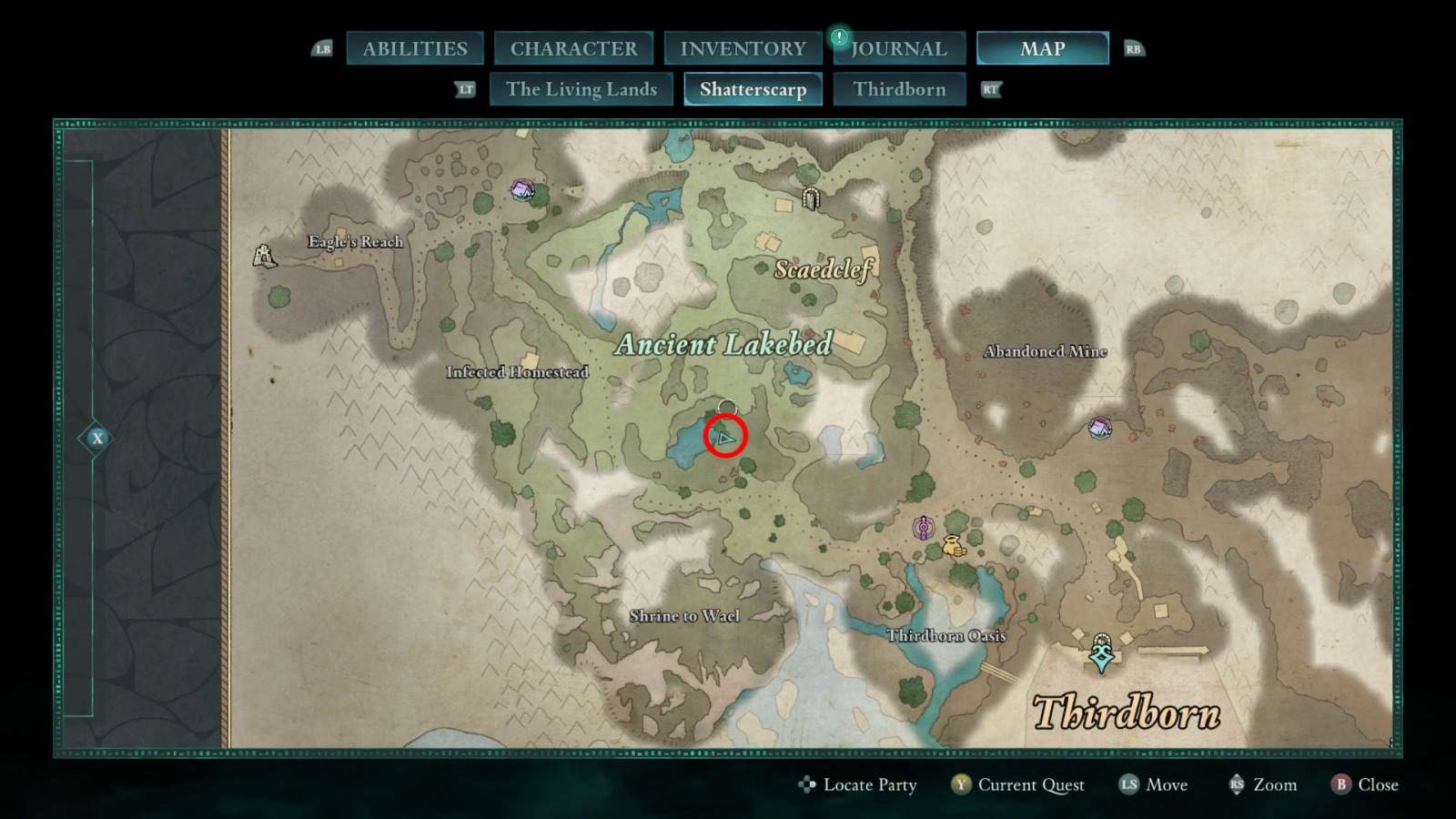Click the Zoom control in the bottom bar
This screenshot has height=819, width=1456.
pyautogui.click(x=1273, y=784)
